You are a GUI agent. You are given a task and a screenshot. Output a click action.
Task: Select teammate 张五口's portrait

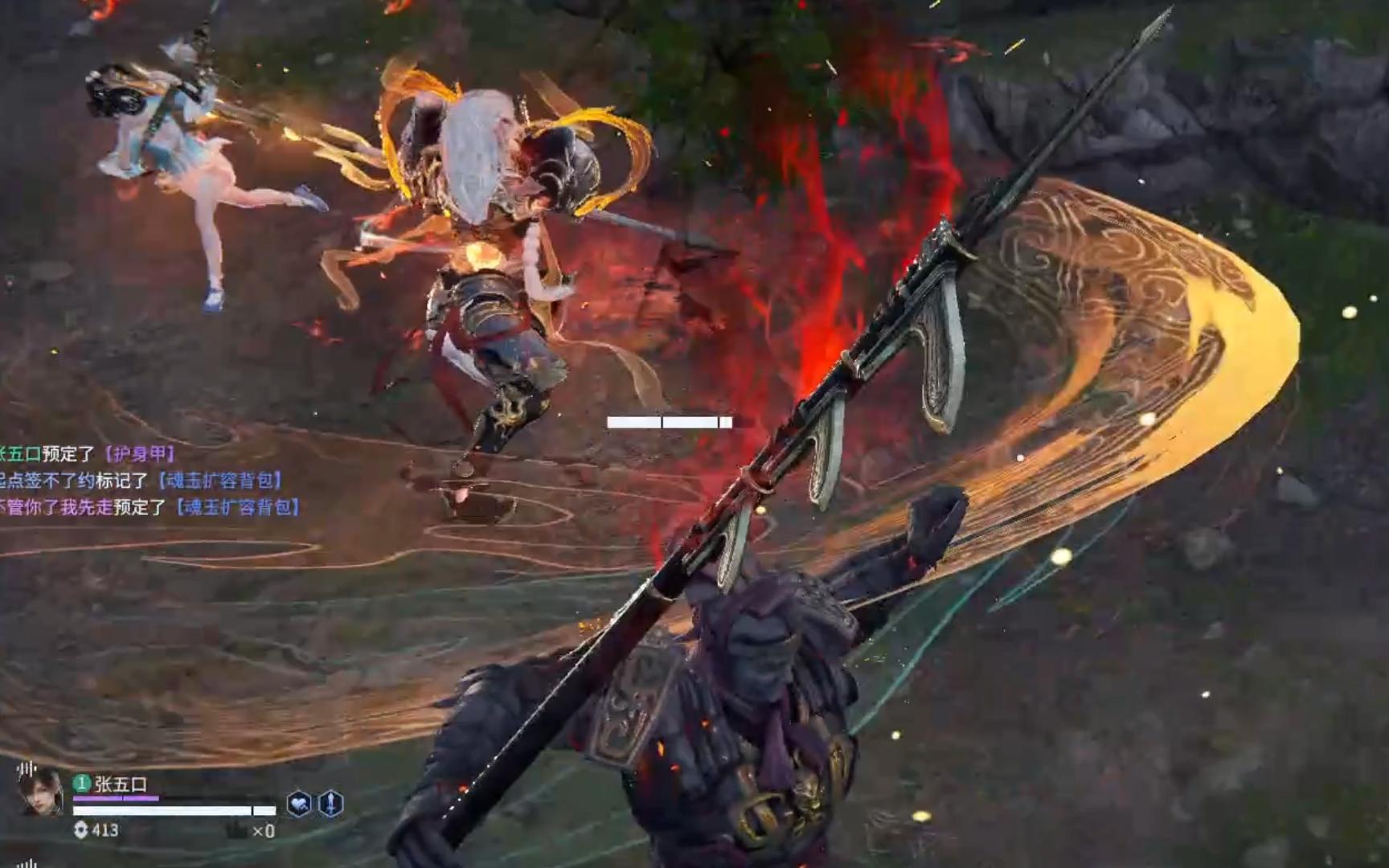[40, 793]
